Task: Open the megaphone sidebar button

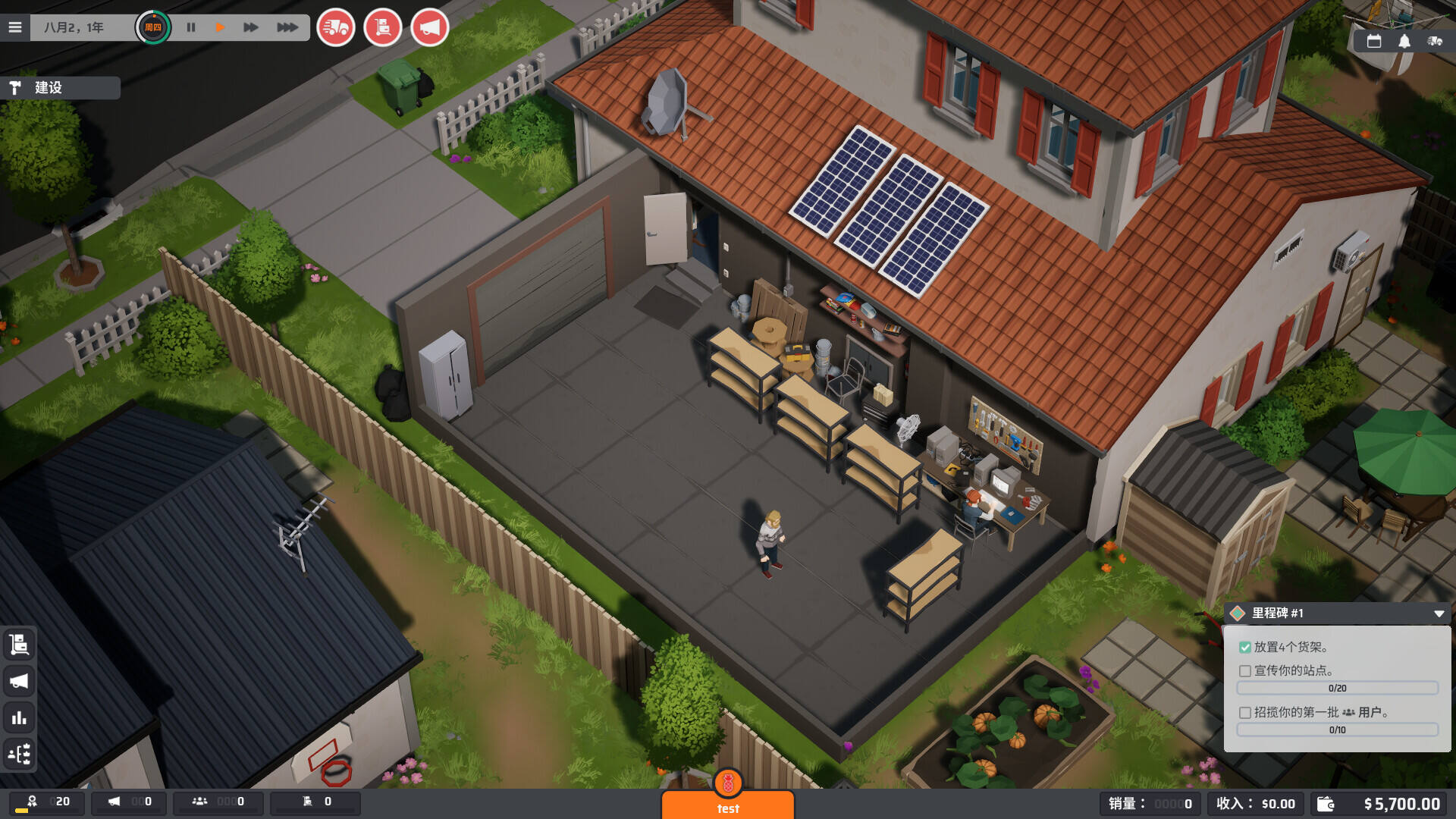Action: click(x=19, y=681)
